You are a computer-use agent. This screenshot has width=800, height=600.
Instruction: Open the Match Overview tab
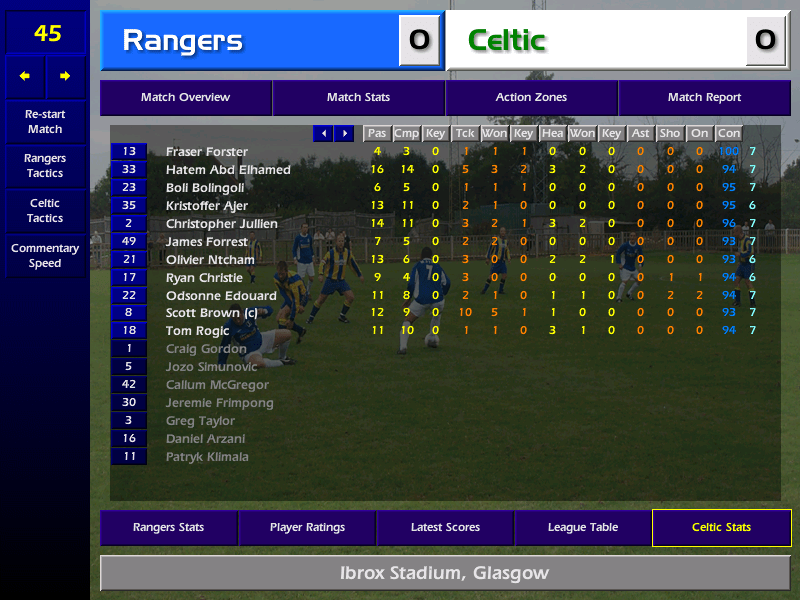click(185, 98)
